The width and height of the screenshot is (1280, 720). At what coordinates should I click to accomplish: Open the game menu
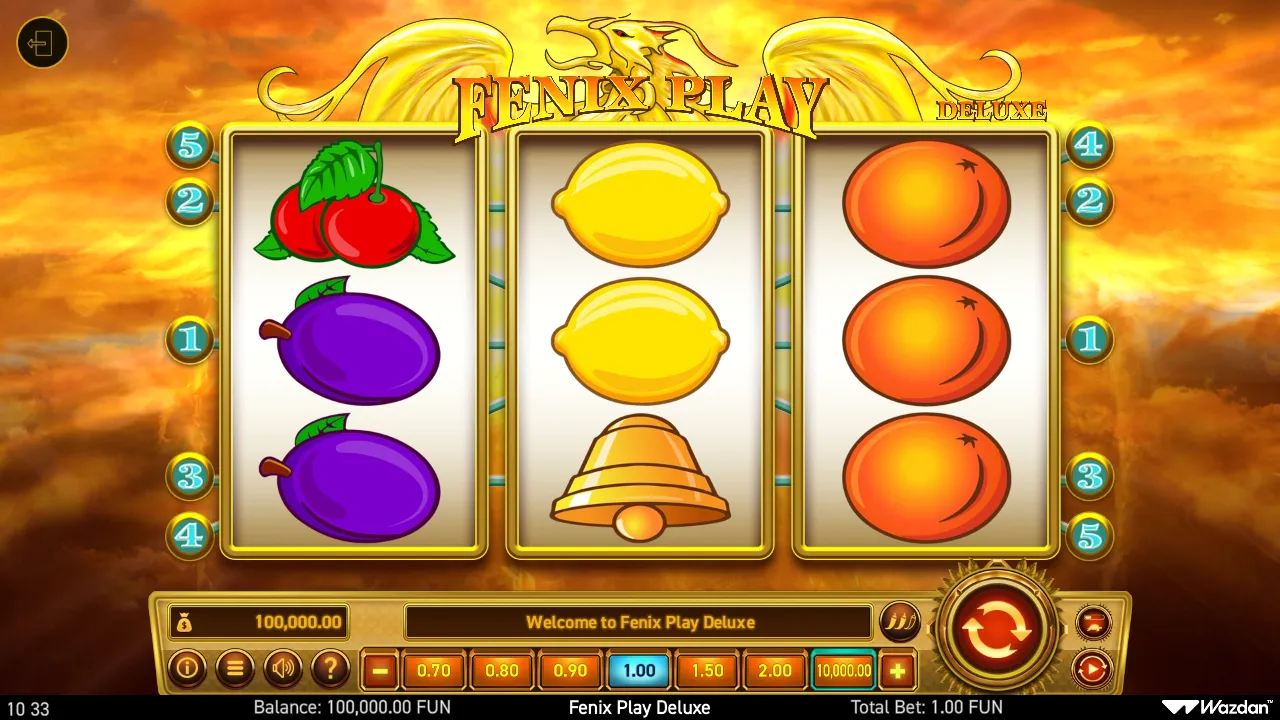coord(235,670)
